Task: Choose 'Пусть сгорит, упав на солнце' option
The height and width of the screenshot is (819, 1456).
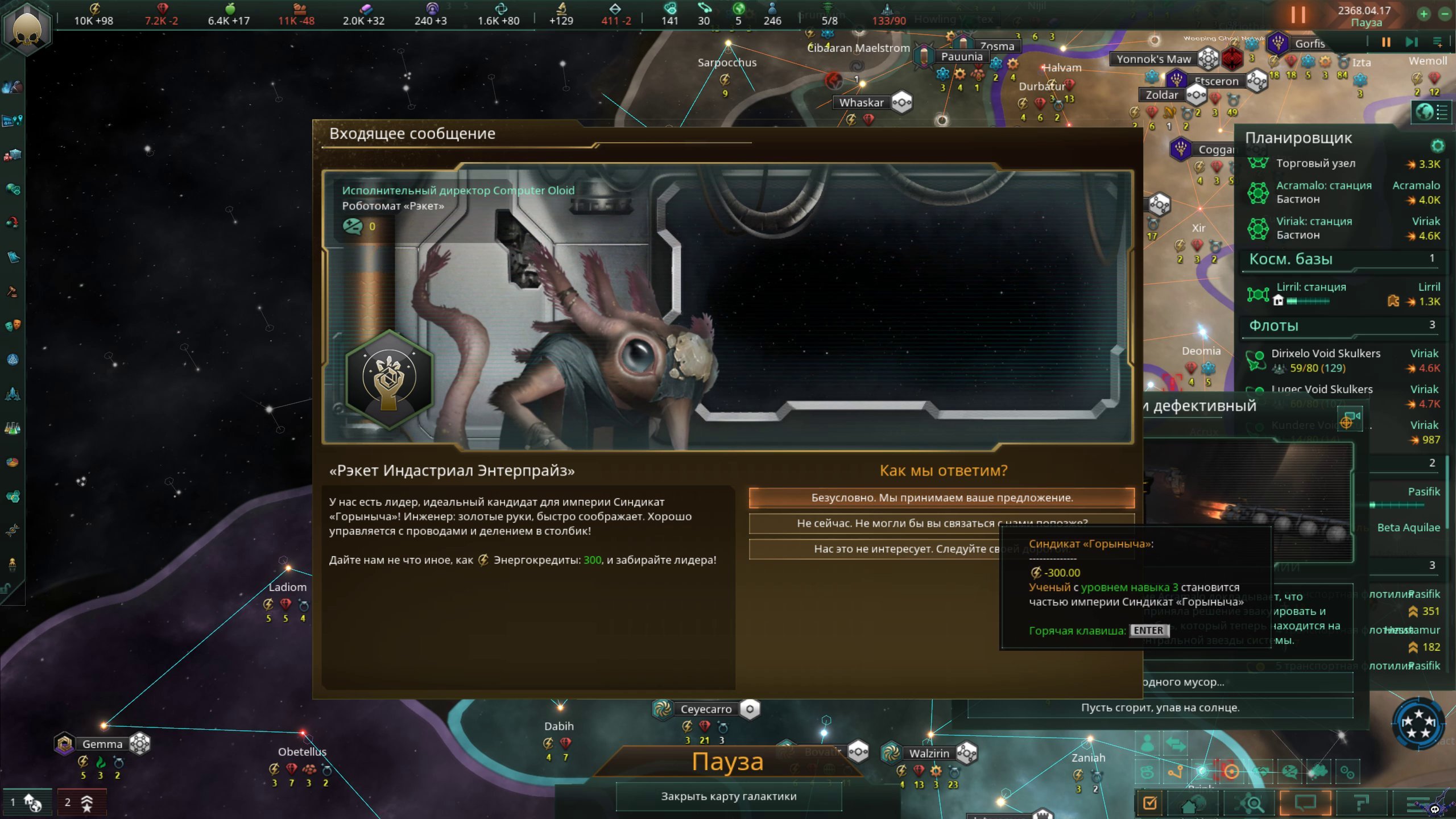Action: point(1160,708)
